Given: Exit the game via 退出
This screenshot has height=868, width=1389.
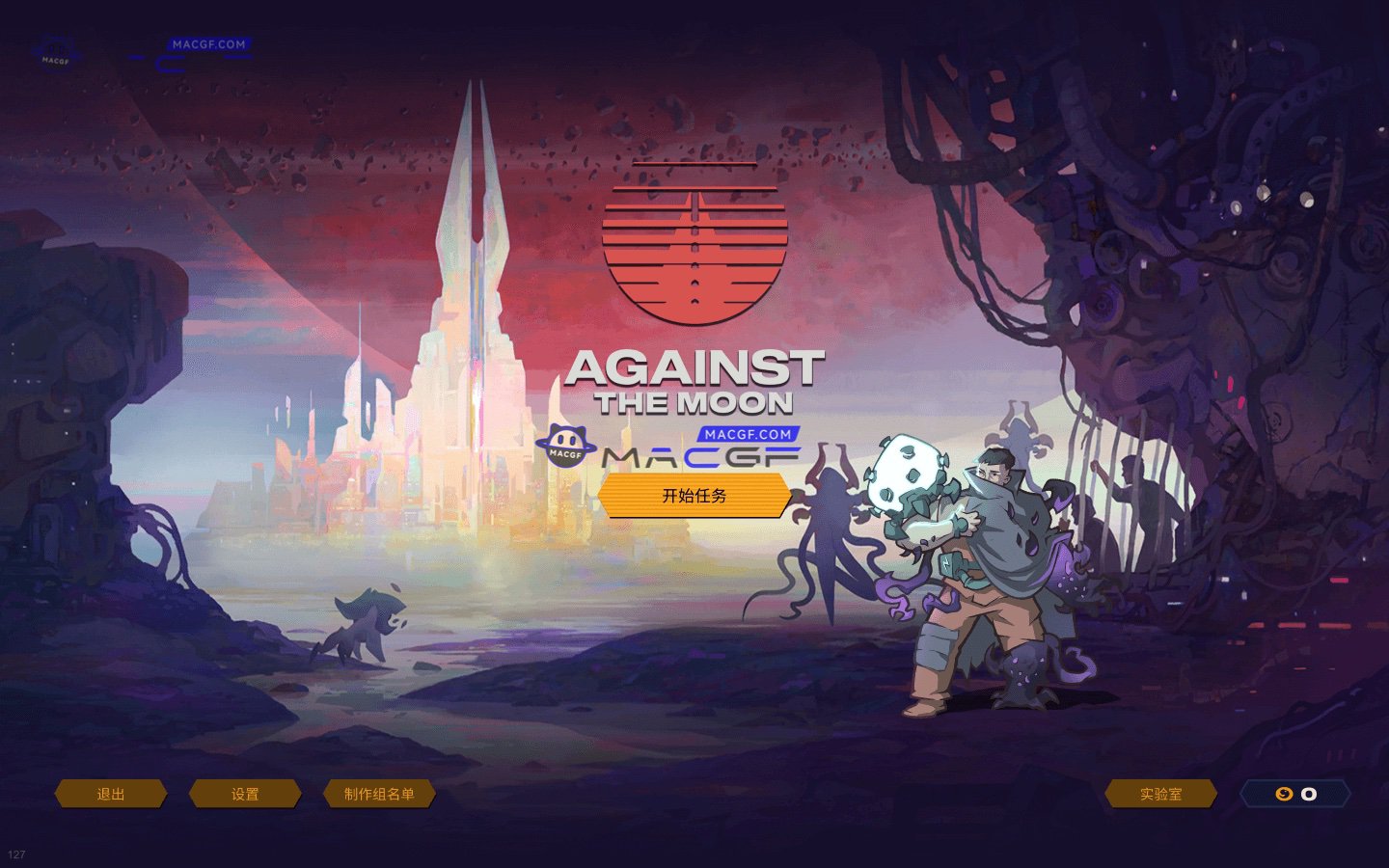Looking at the screenshot, I should (x=111, y=794).
